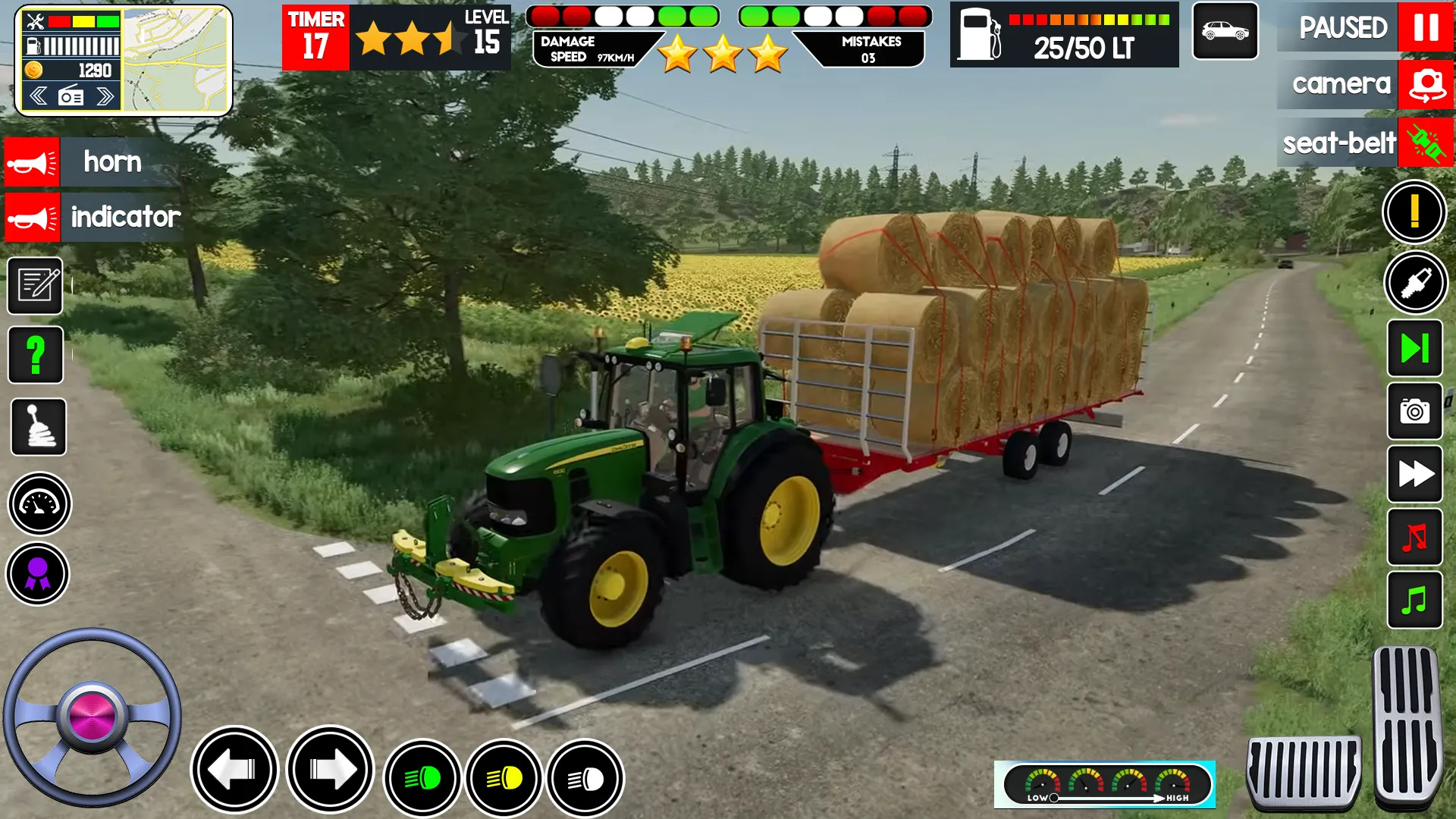Toggle the yellow headlight button
This screenshot has height=819, width=1456.
(504, 778)
